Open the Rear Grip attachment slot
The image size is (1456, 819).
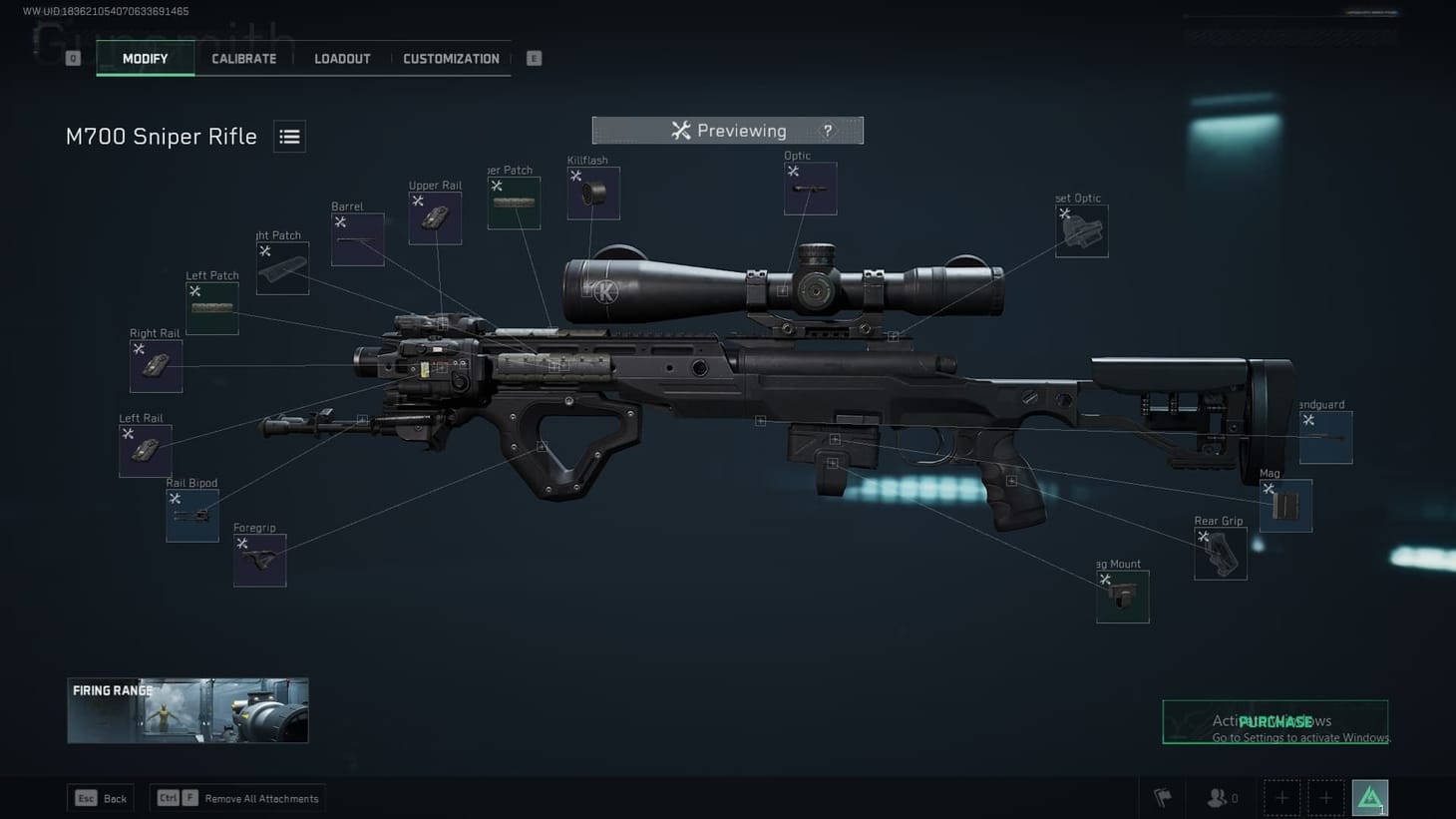1219,554
